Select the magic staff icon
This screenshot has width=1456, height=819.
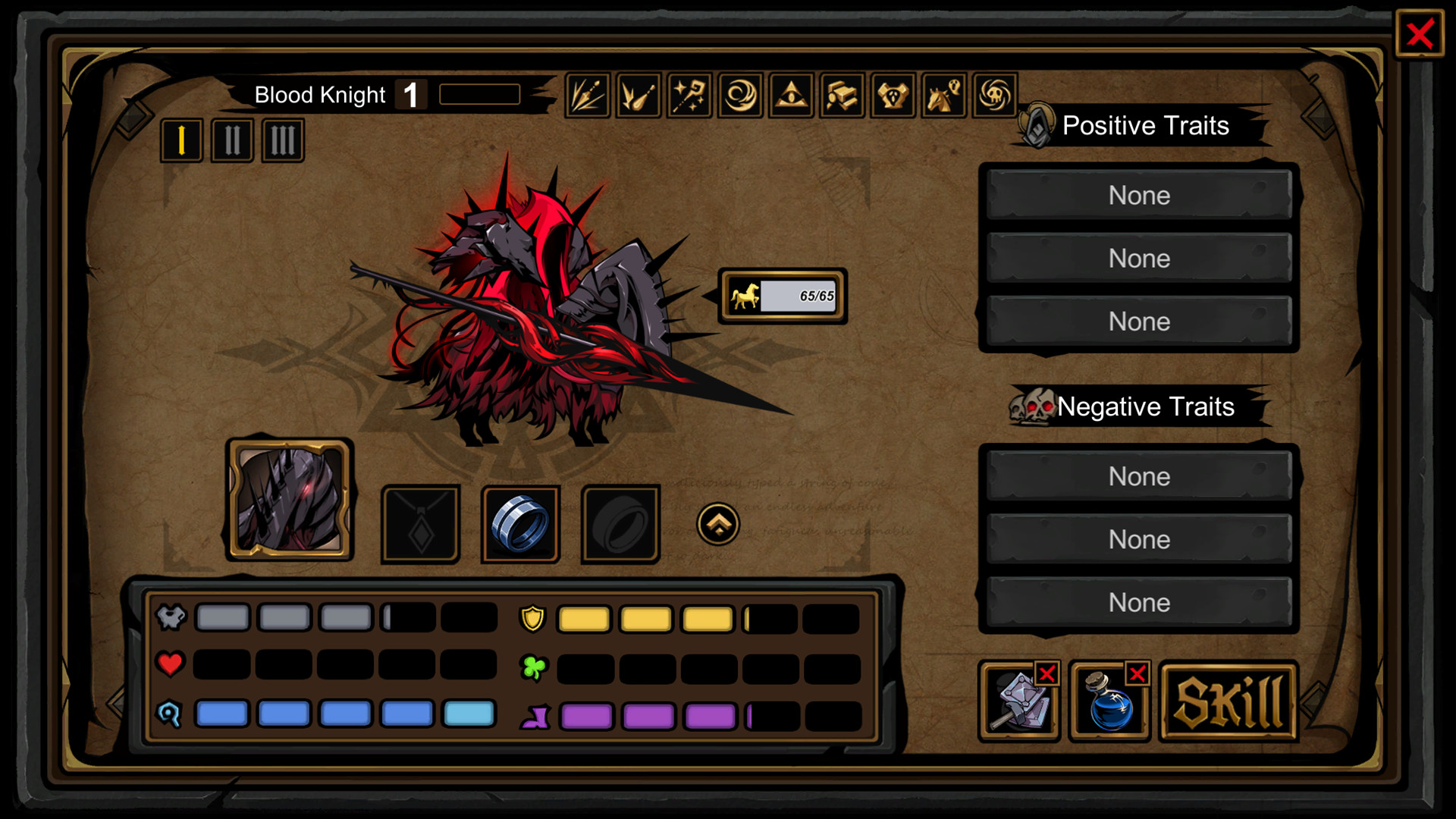[x=689, y=95]
